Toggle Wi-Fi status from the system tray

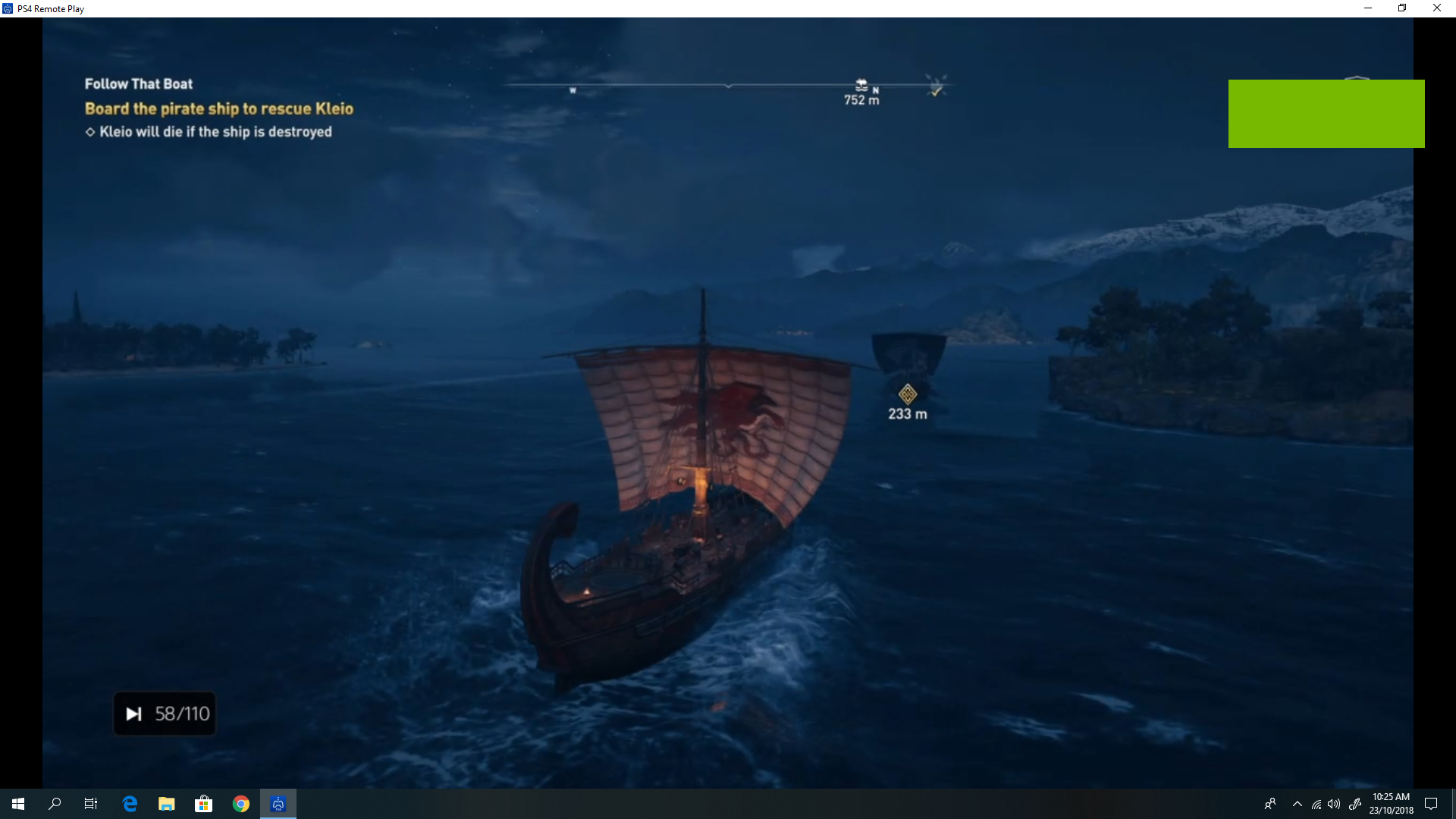pyautogui.click(x=1315, y=805)
